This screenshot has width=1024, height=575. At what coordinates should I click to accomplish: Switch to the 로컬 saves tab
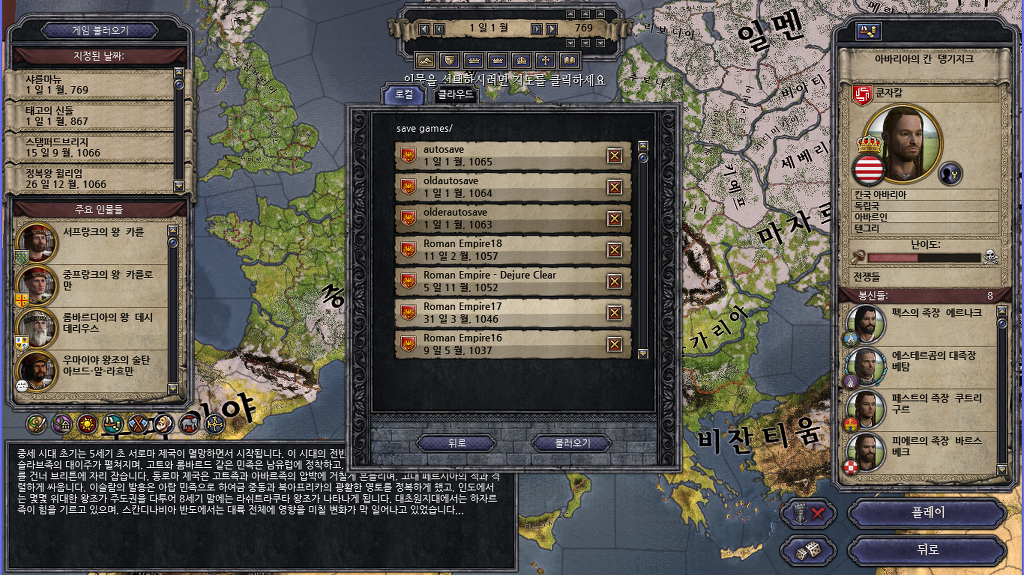[405, 95]
